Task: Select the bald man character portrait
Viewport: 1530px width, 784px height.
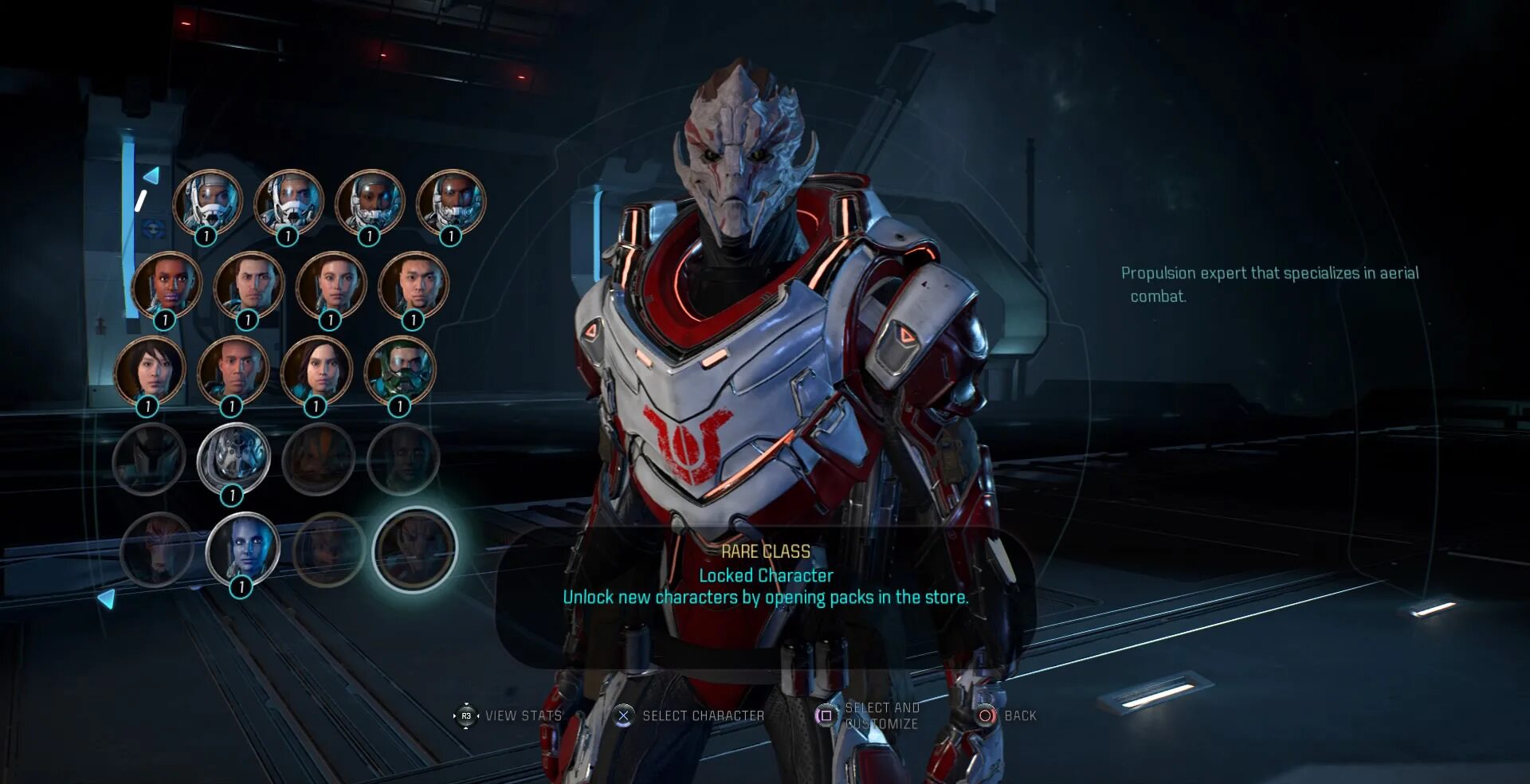Action: tap(233, 370)
